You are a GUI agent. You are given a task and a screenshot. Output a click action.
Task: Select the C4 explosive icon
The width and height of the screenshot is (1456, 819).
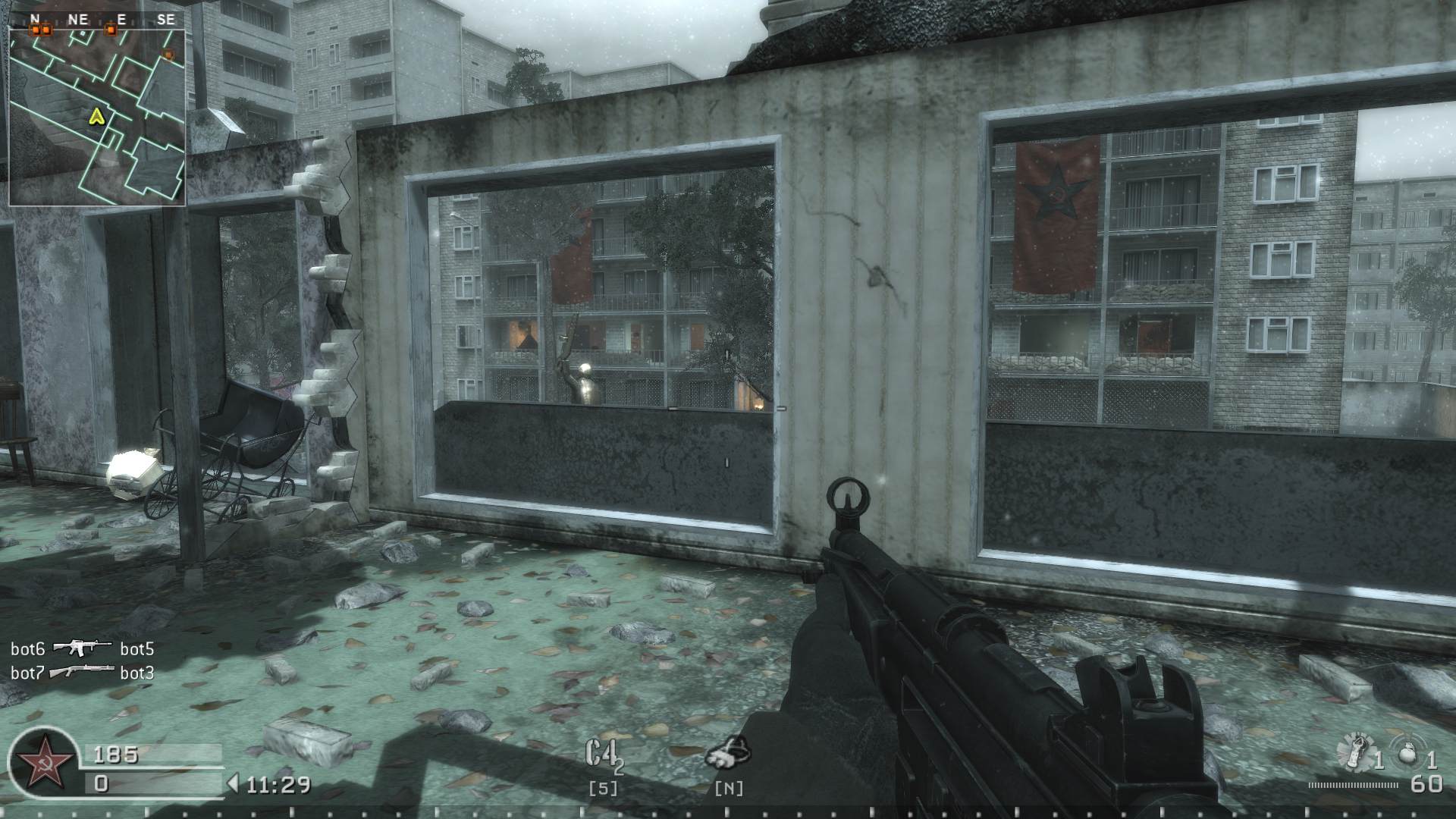603,754
